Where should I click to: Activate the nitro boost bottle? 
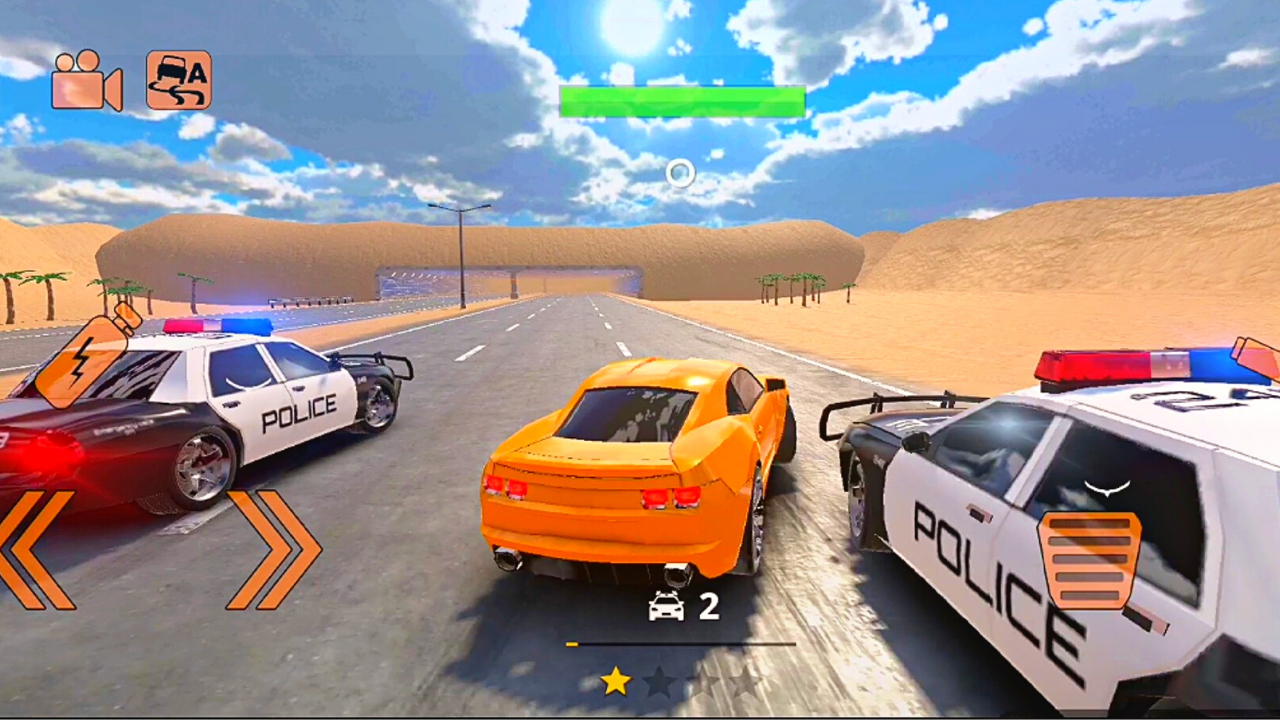click(x=85, y=360)
